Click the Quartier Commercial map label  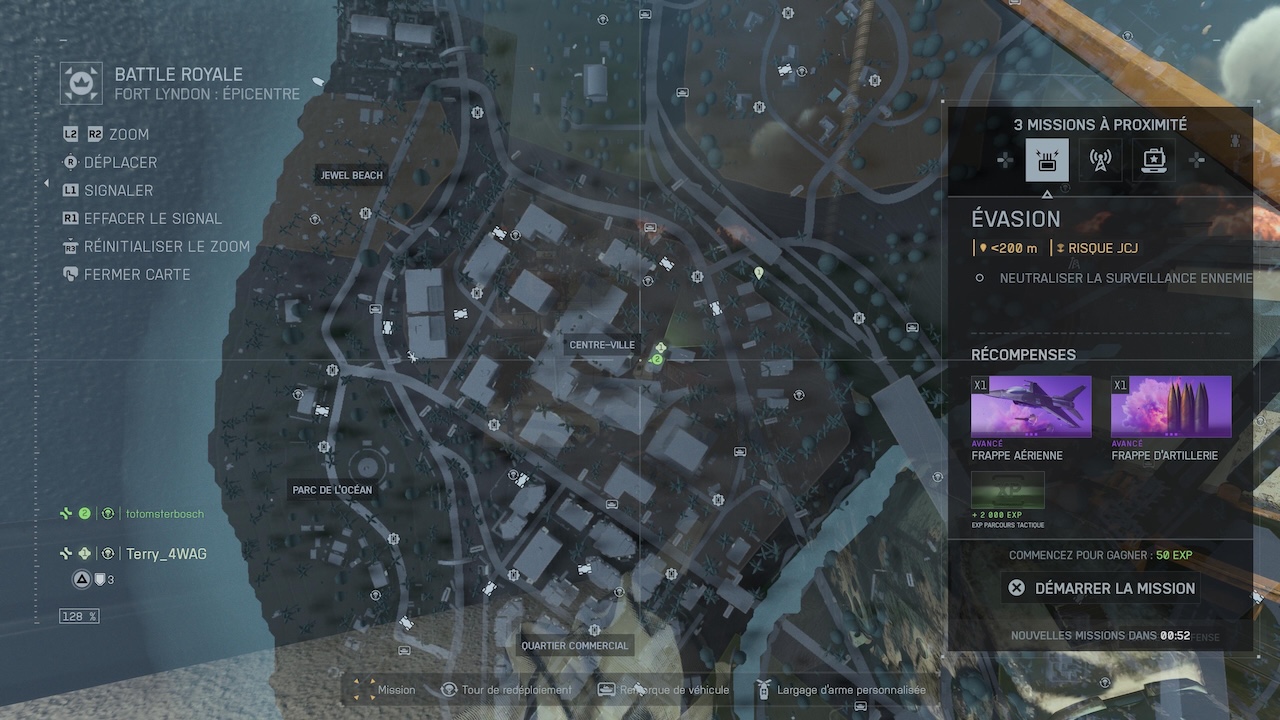pos(575,646)
